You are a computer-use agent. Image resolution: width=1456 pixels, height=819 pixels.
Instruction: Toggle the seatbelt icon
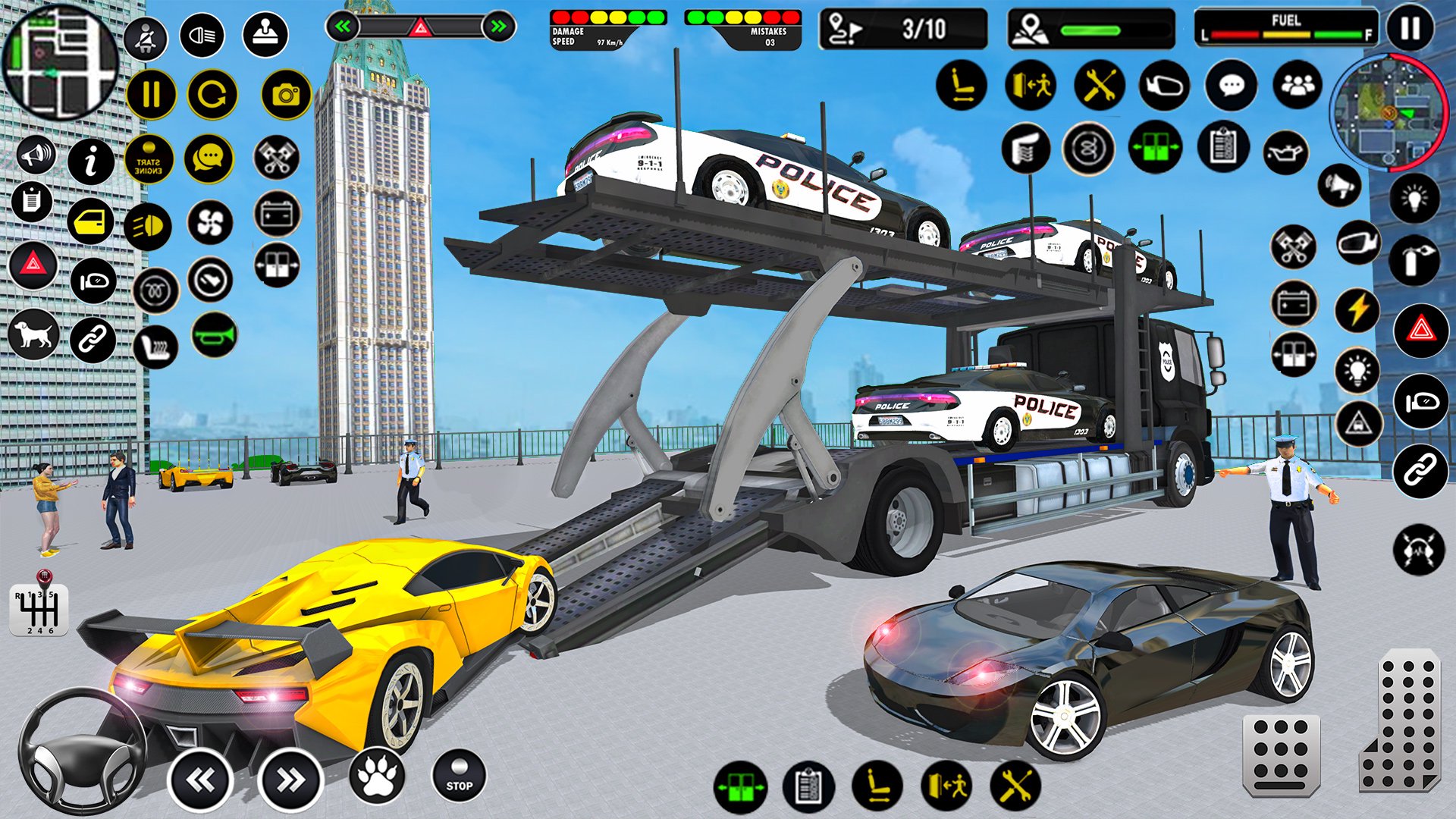click(x=146, y=37)
